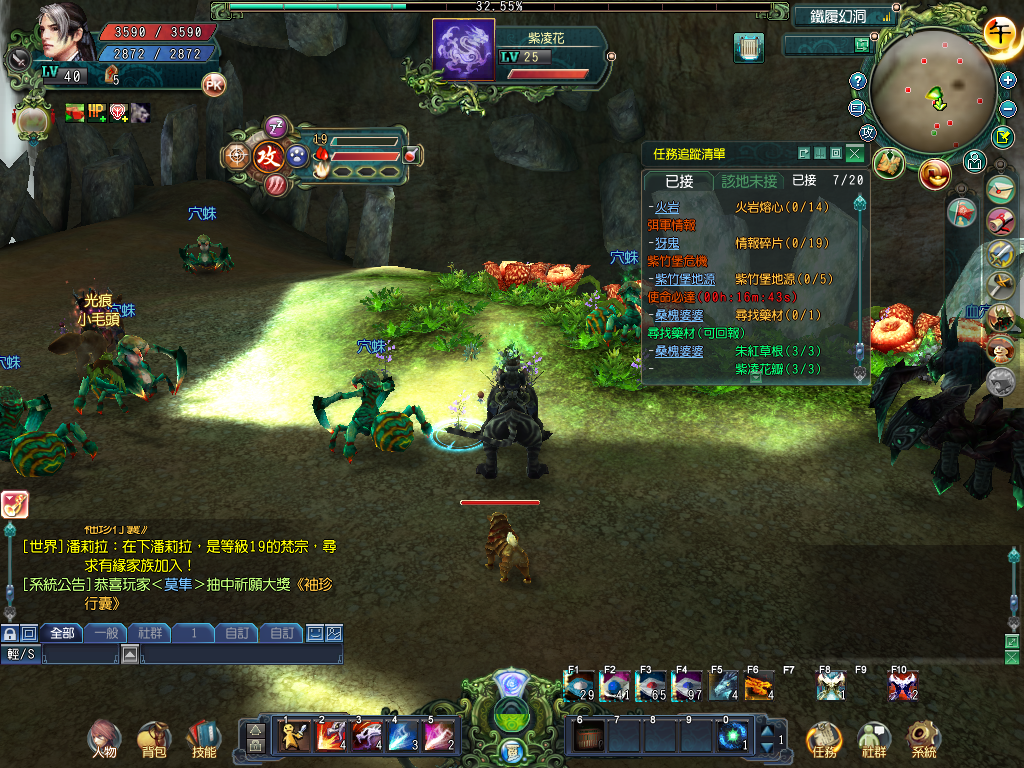This screenshot has width=1024, height=768.
Task: Close the 任務追蹤清單 quest tracker panel
Action: point(854,154)
